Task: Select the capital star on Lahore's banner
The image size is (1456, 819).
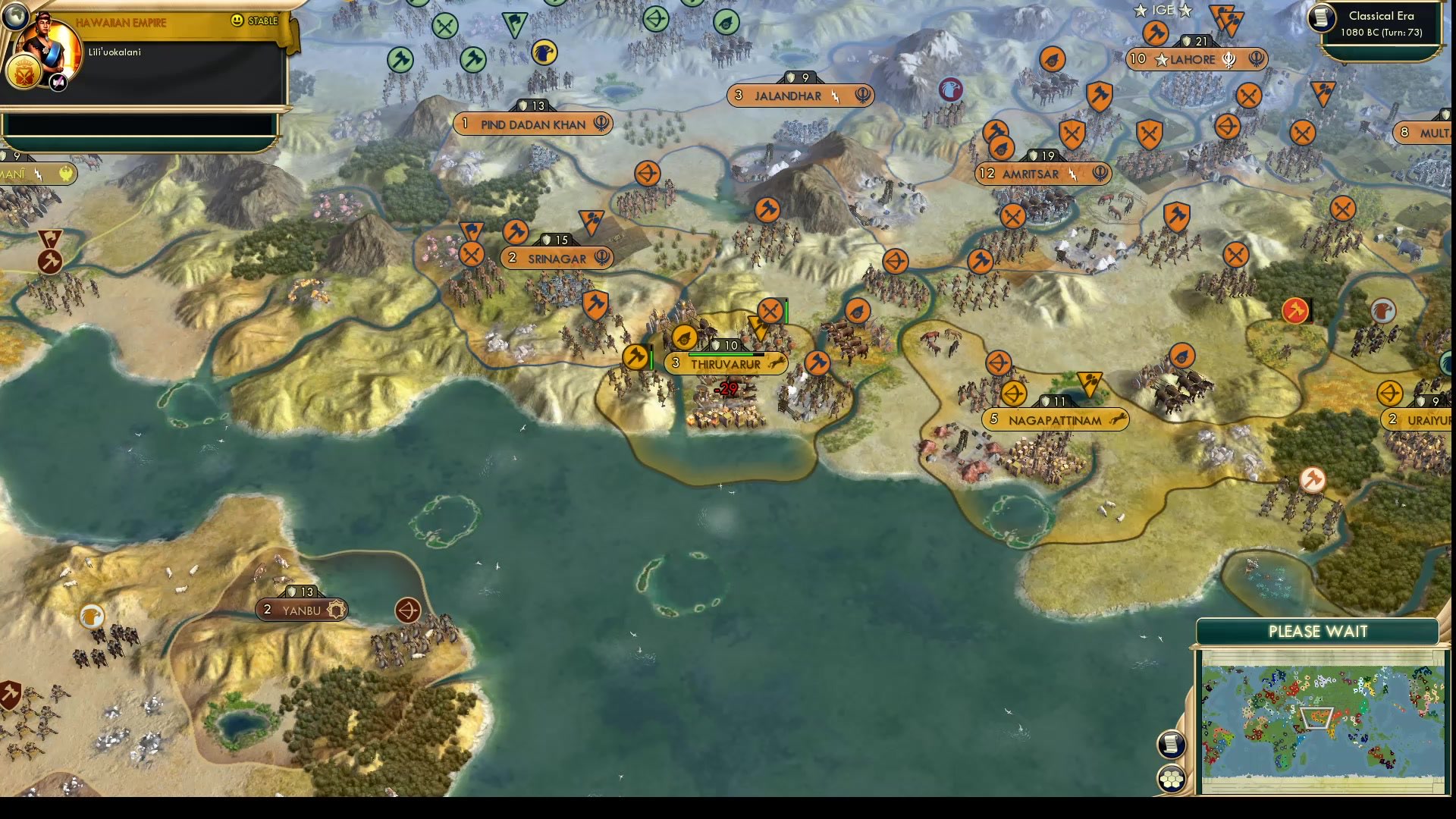Action: [1163, 60]
